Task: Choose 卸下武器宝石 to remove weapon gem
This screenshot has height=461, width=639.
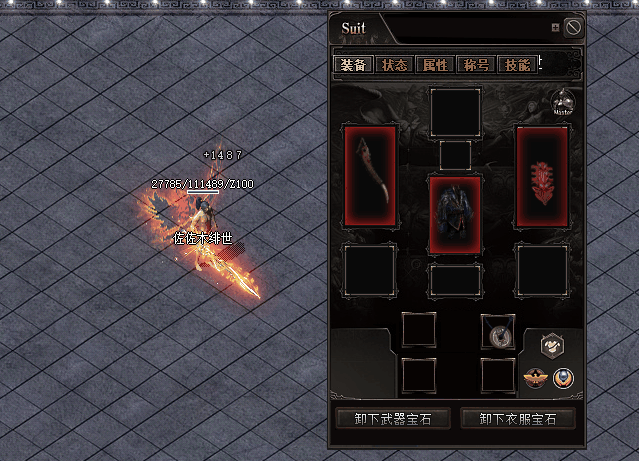Action: [387, 418]
